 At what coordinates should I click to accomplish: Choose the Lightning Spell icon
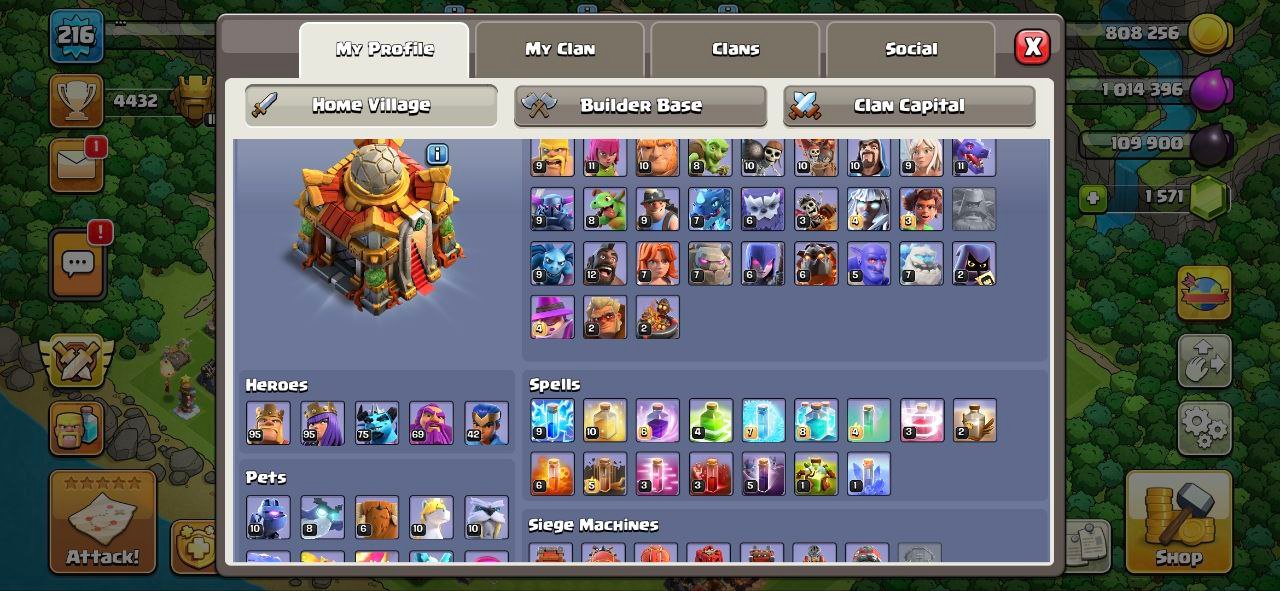click(x=552, y=421)
